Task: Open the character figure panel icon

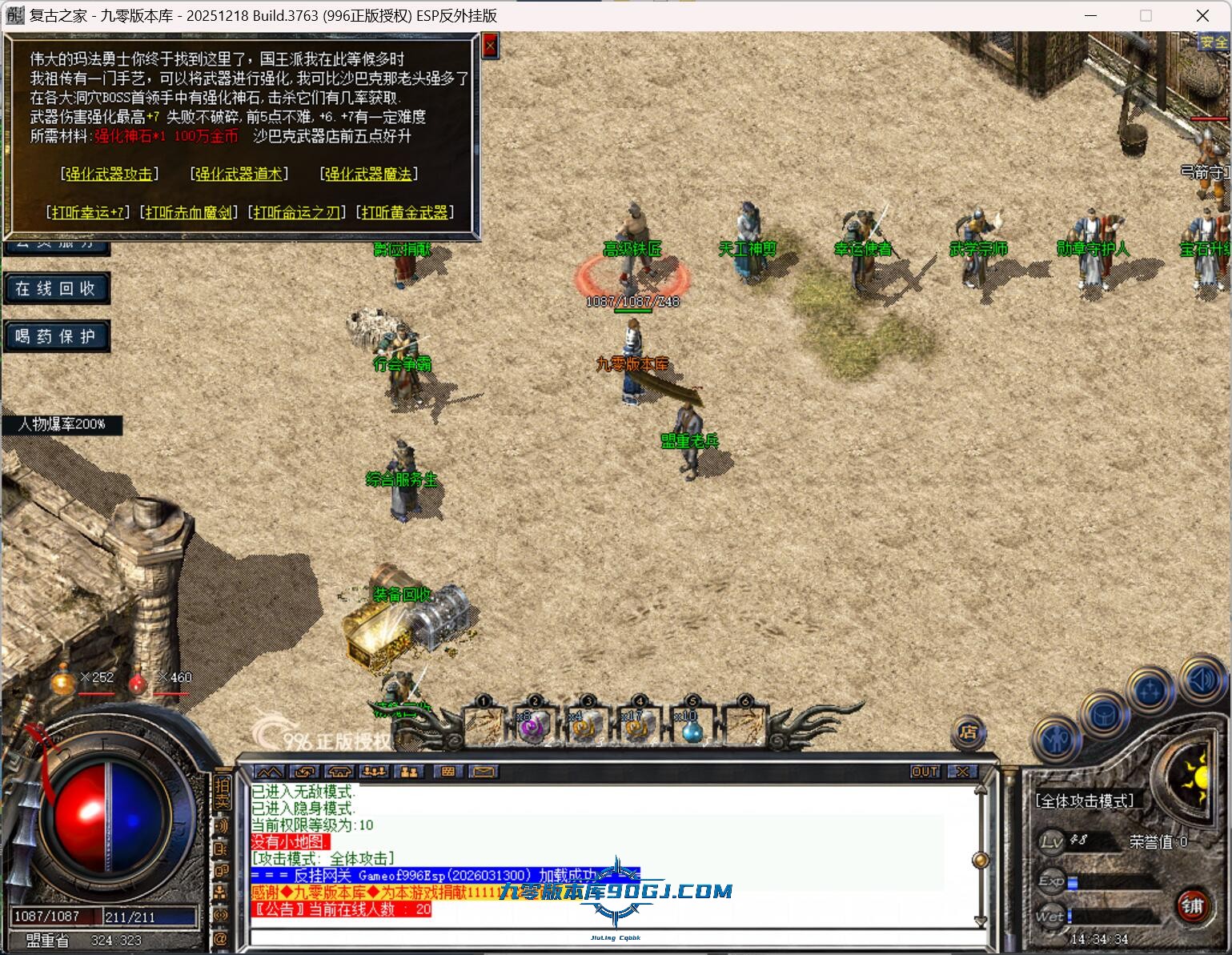Action: click(x=1057, y=739)
